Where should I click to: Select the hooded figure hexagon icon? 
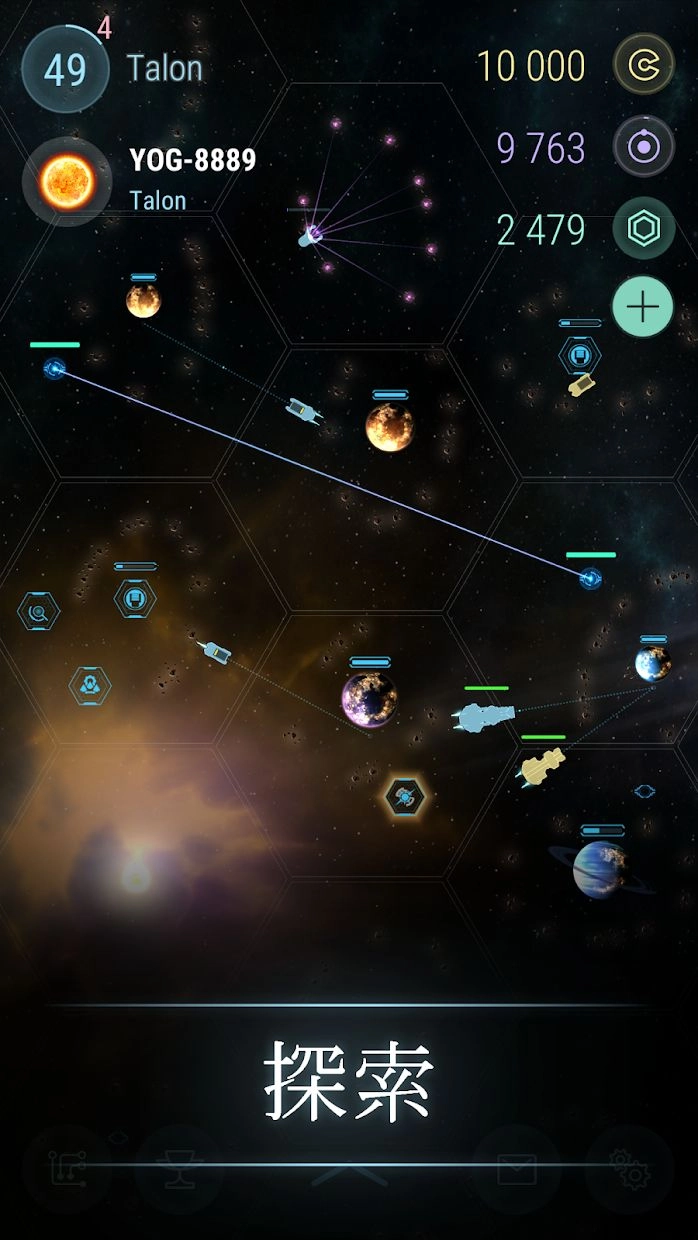coord(90,686)
